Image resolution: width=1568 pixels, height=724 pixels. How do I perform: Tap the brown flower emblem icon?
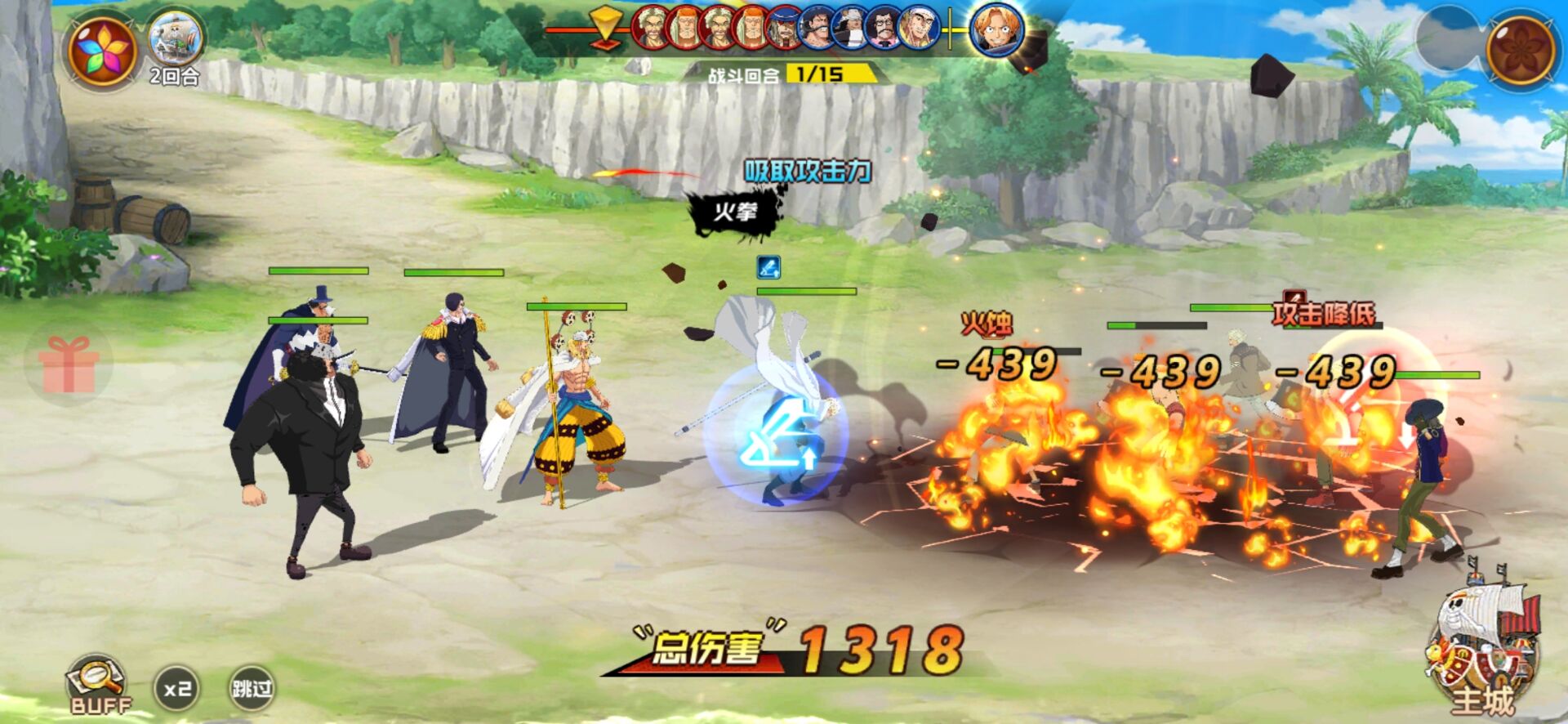[x=1521, y=49]
